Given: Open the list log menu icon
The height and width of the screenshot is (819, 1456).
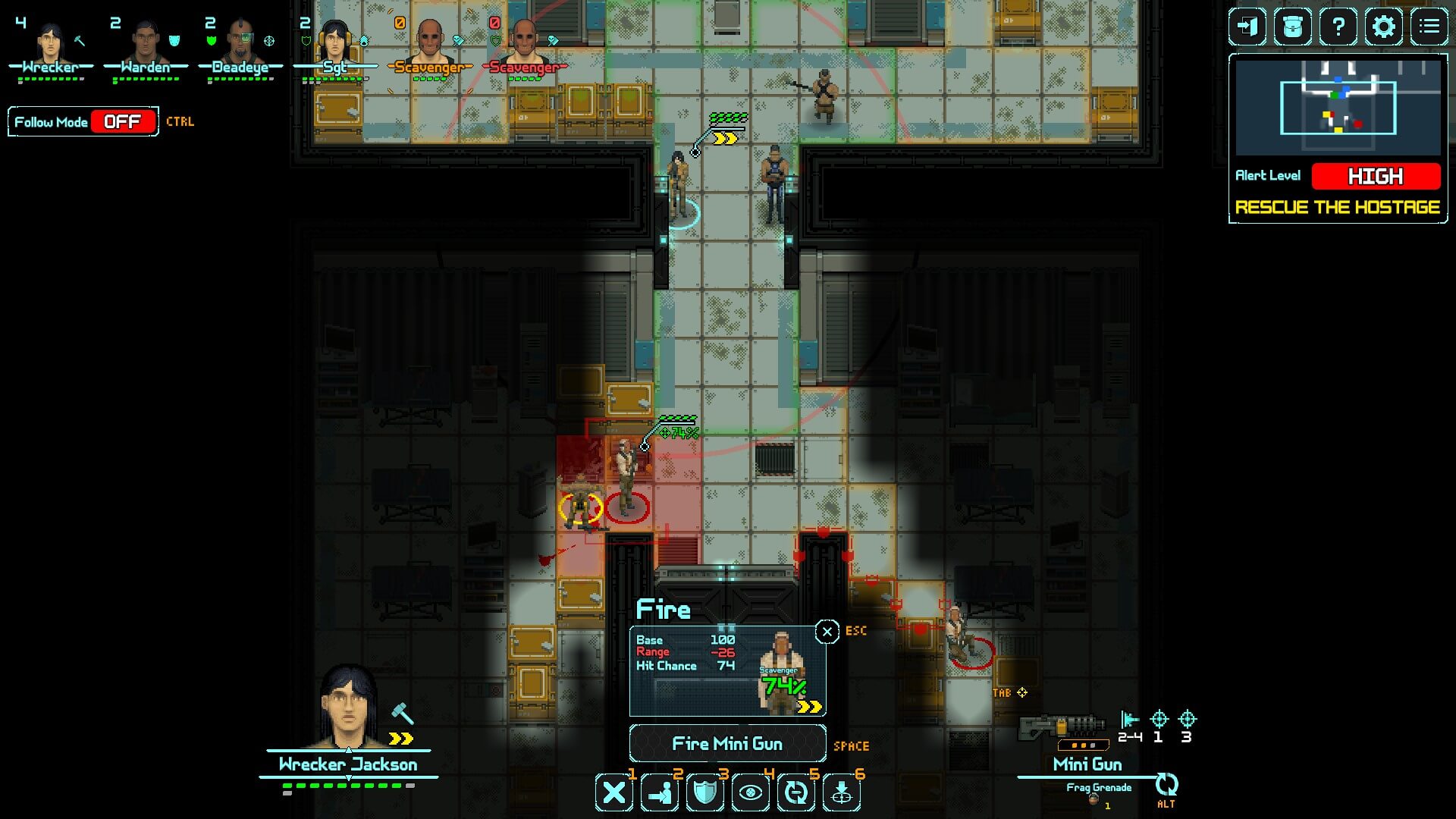Looking at the screenshot, I should tap(1429, 27).
